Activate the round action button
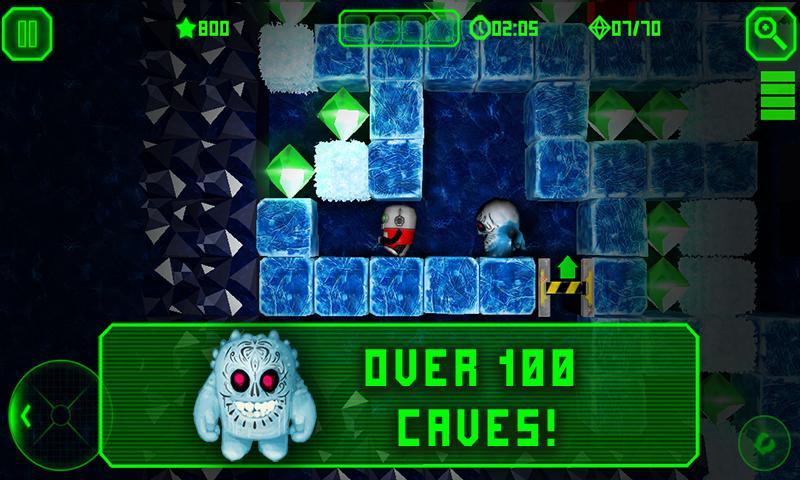Screen dimensions: 800x480 [x=765, y=440]
